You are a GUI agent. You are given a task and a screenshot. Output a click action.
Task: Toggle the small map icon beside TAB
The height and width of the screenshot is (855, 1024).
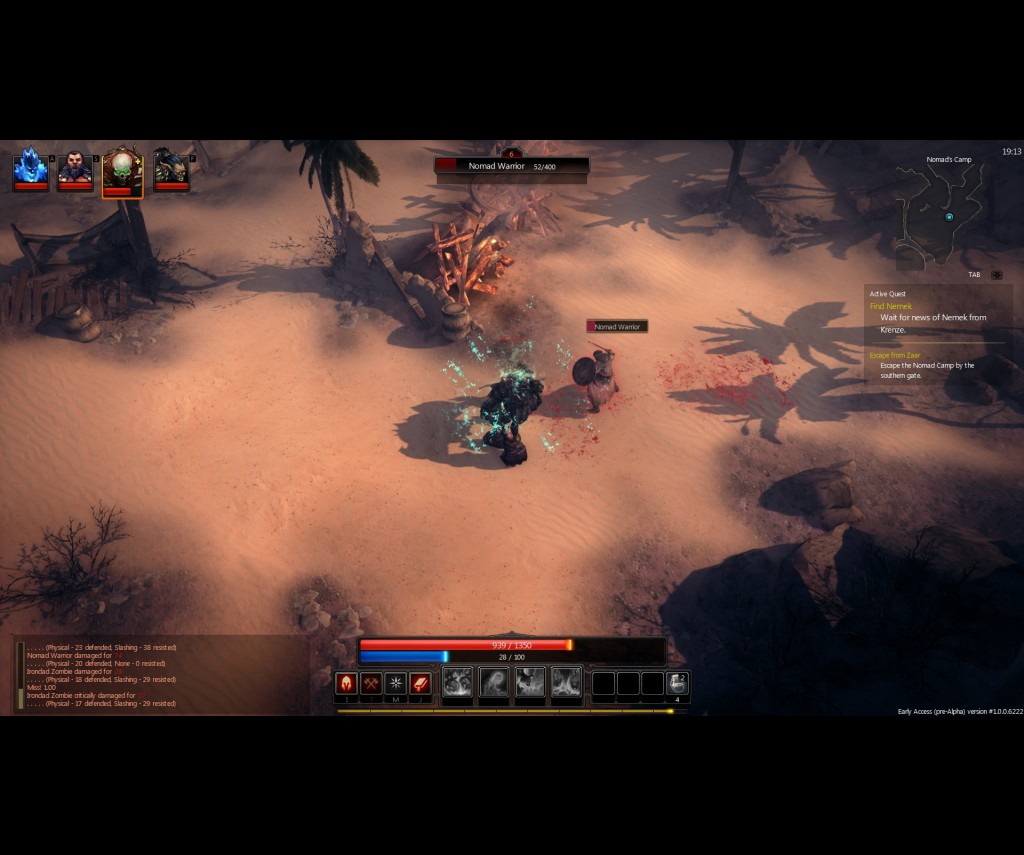click(x=997, y=275)
